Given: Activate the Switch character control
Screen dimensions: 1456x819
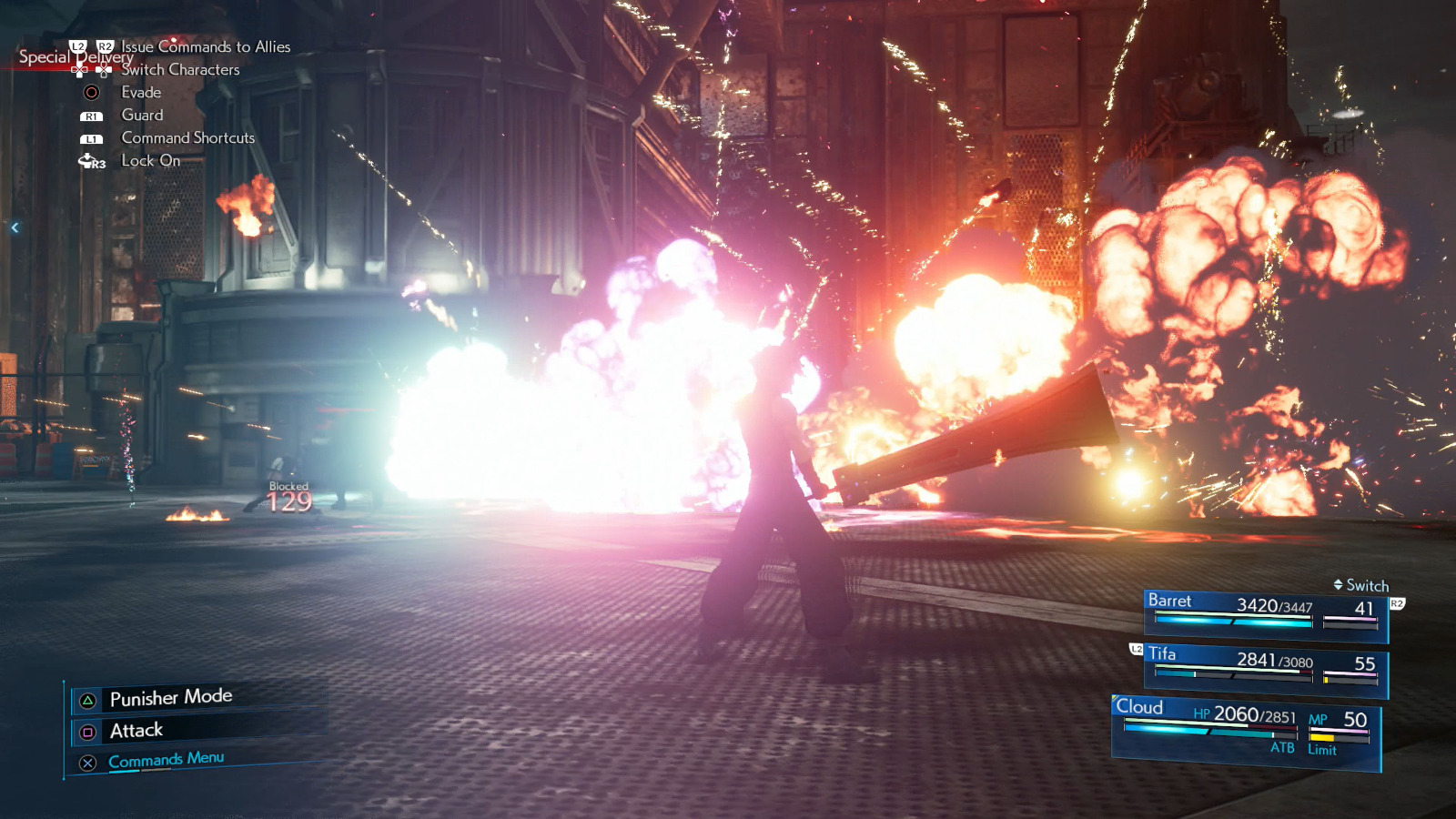Looking at the screenshot, I should point(1361,586).
